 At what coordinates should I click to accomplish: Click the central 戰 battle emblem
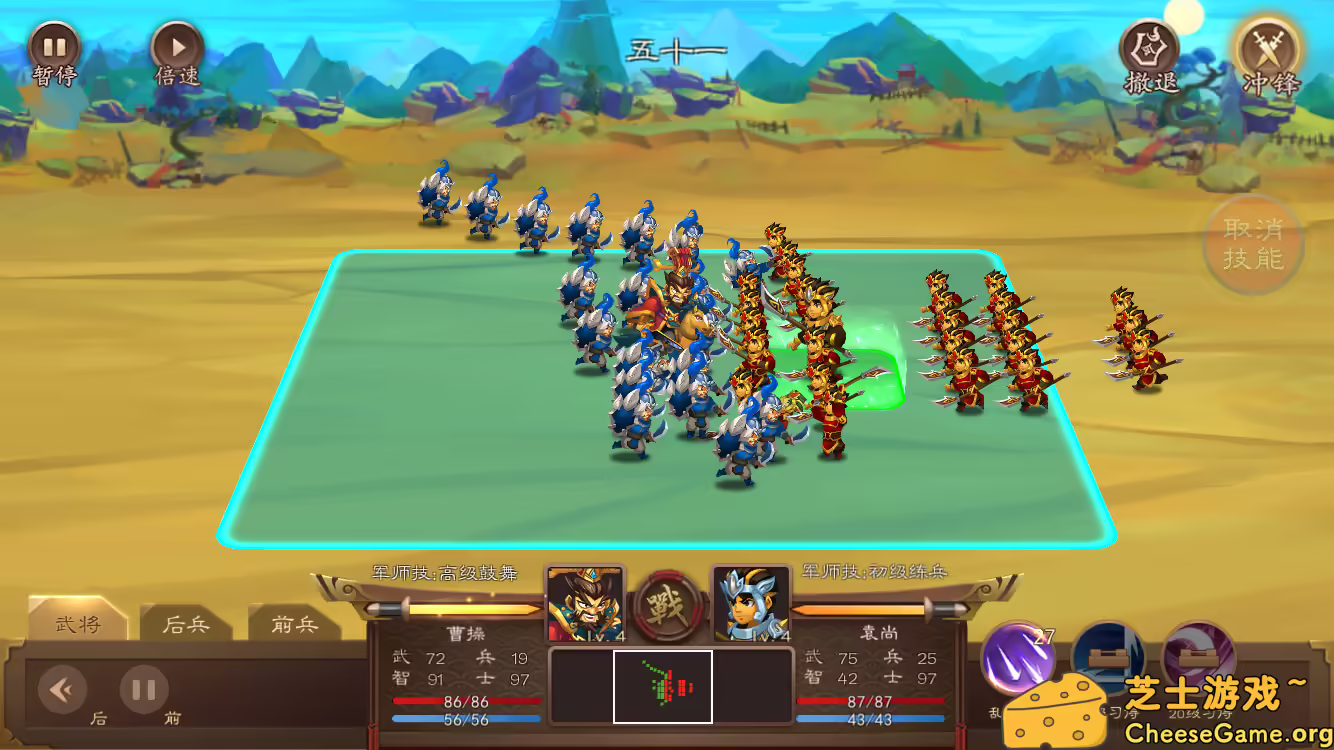(667, 605)
